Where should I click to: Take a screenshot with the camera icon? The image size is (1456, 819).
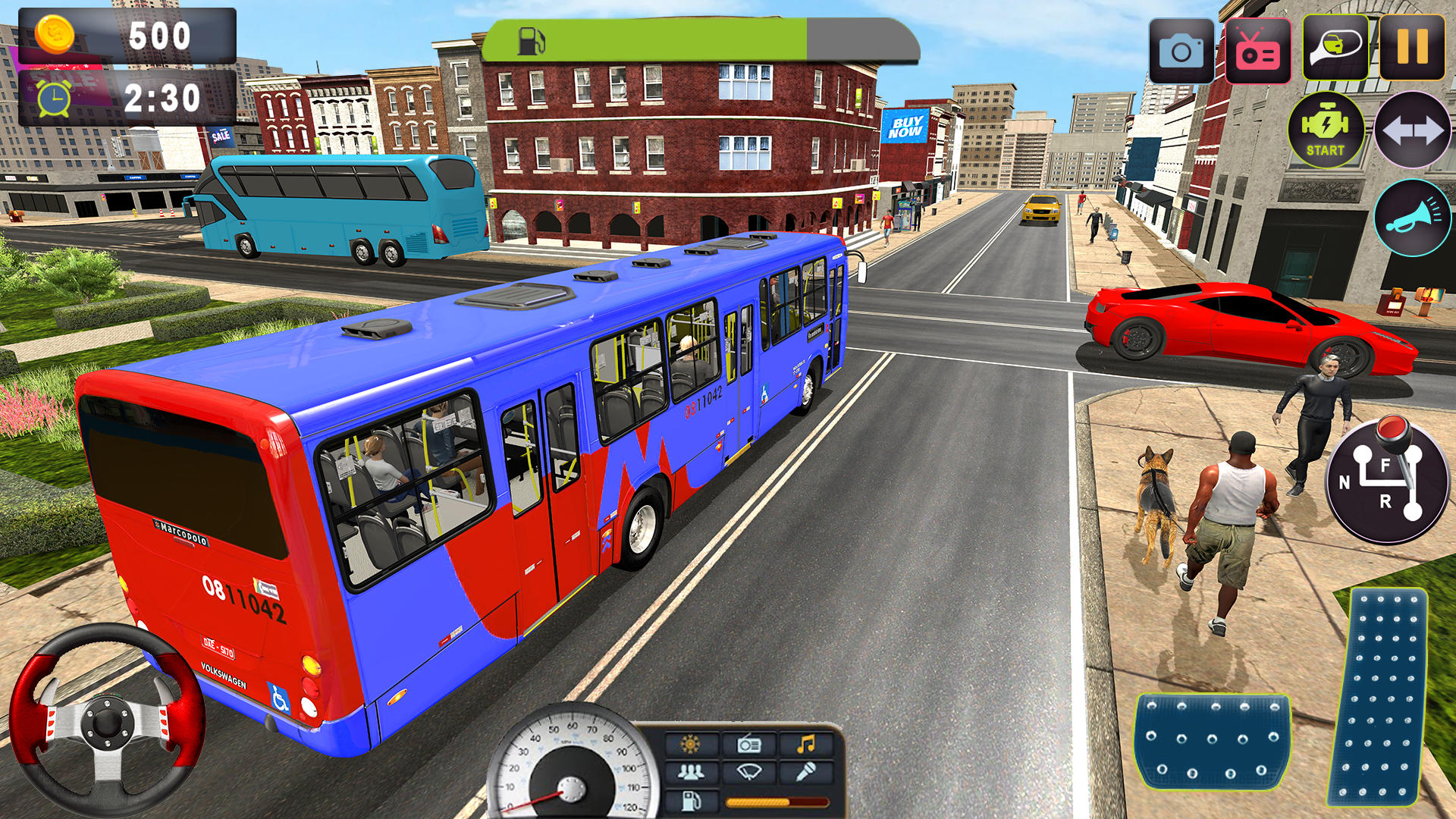[x=1184, y=48]
